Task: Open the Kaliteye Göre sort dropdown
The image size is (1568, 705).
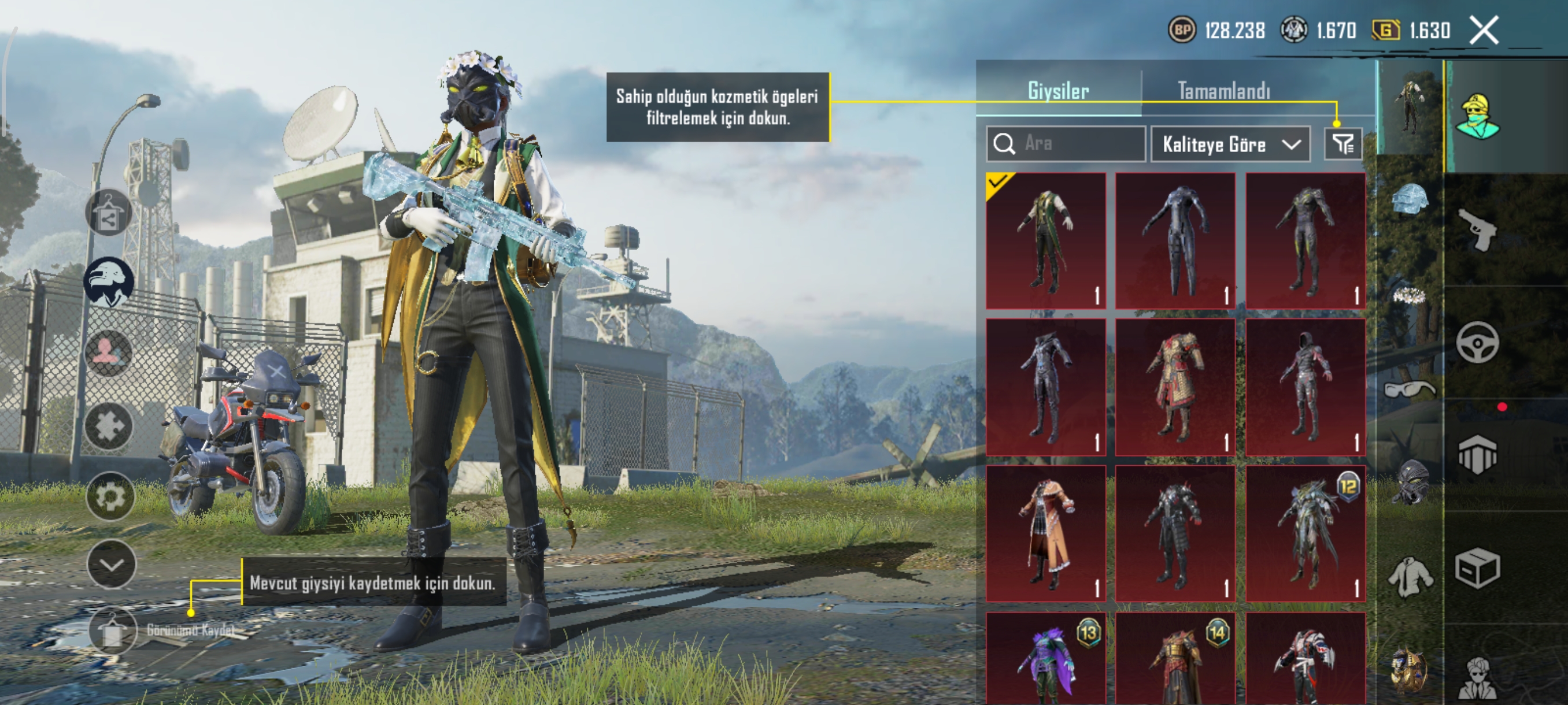Action: (1230, 144)
